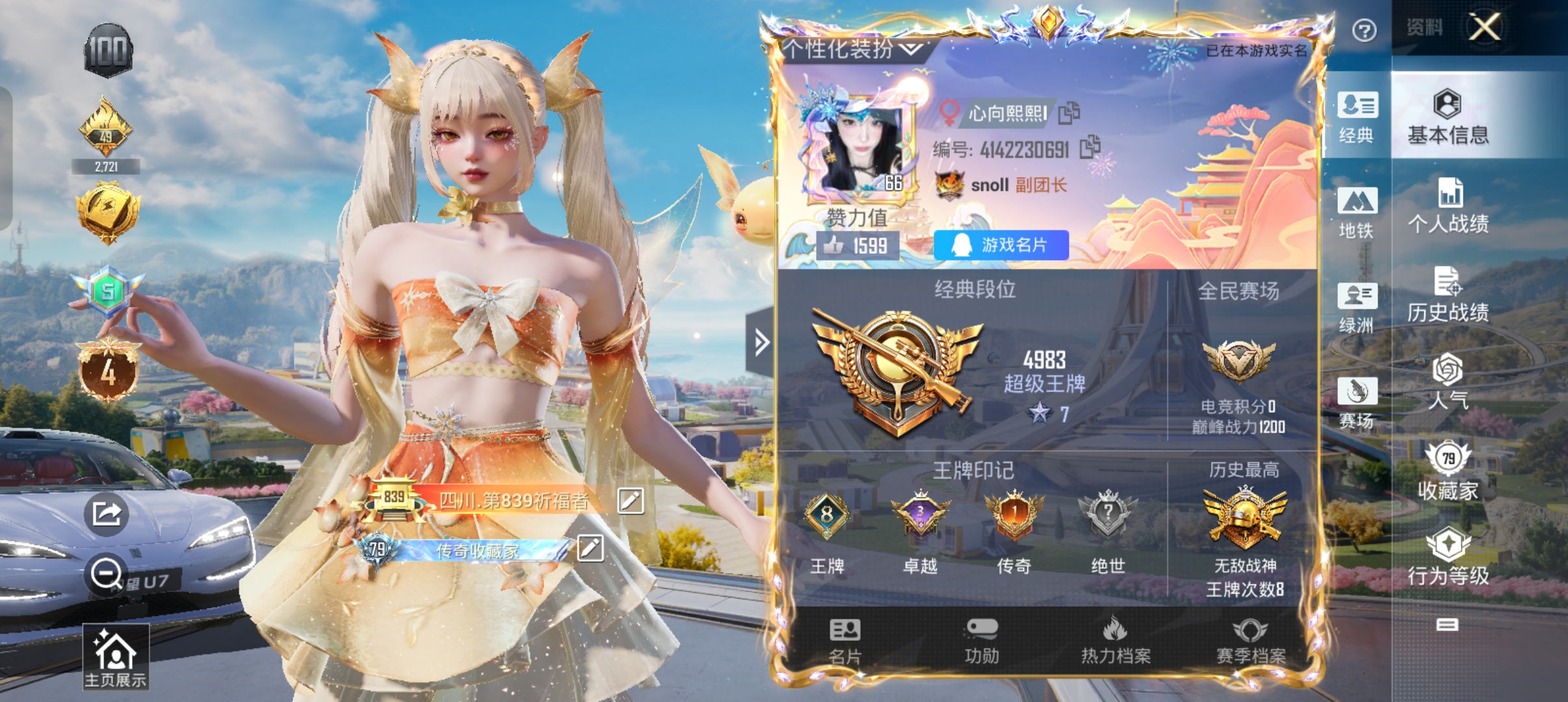
Task: Open the 收藏家 collector page
Action: point(1448,472)
